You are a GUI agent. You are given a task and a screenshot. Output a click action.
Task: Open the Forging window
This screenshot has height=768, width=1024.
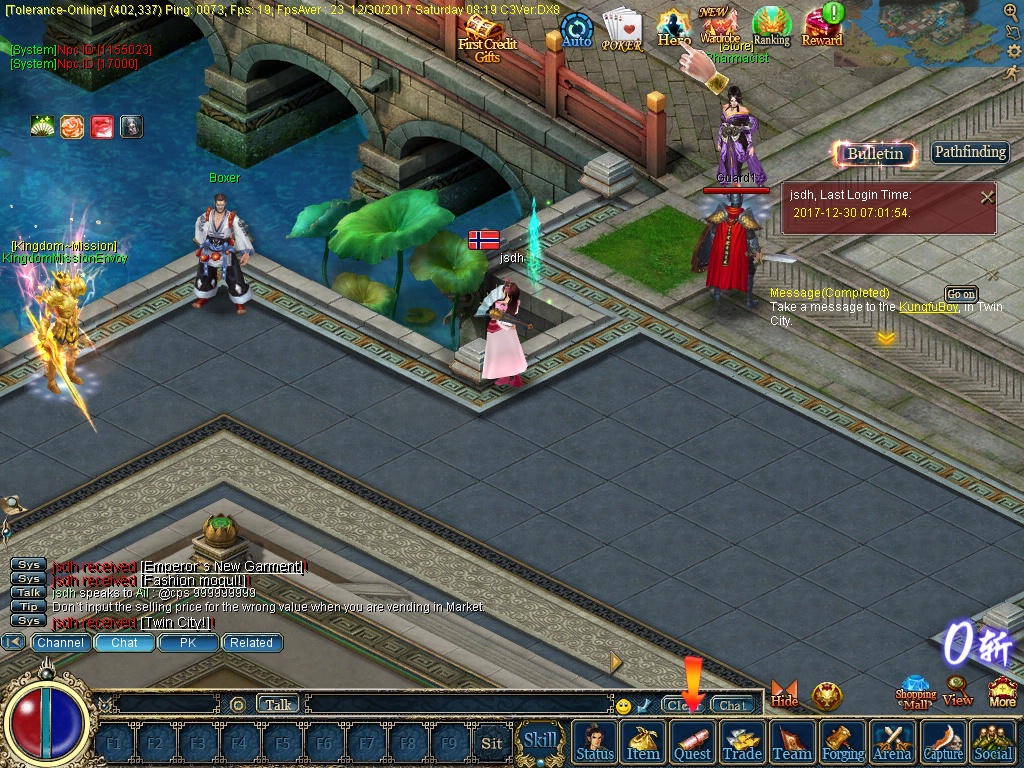[843, 742]
